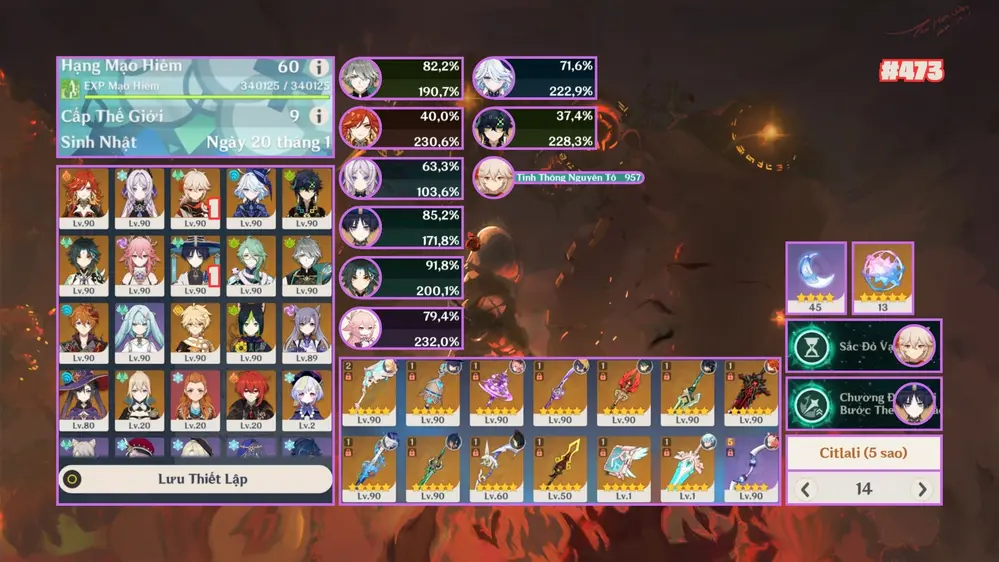This screenshot has width=999, height=562.
Task: Select the purple Kagura's Verity catalyst slot
Action: 496,392
